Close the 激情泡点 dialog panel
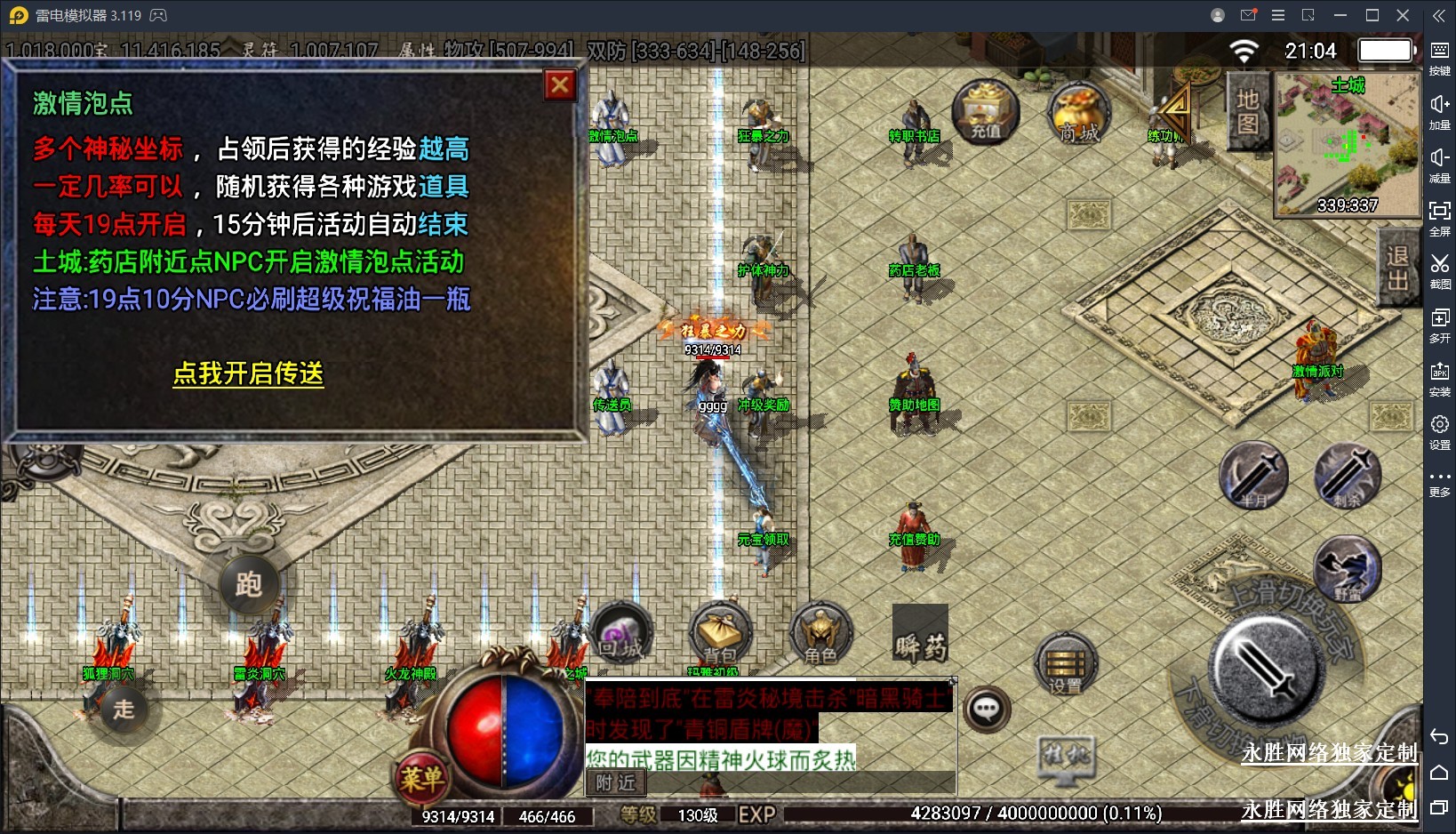The height and width of the screenshot is (834, 1456). [560, 85]
